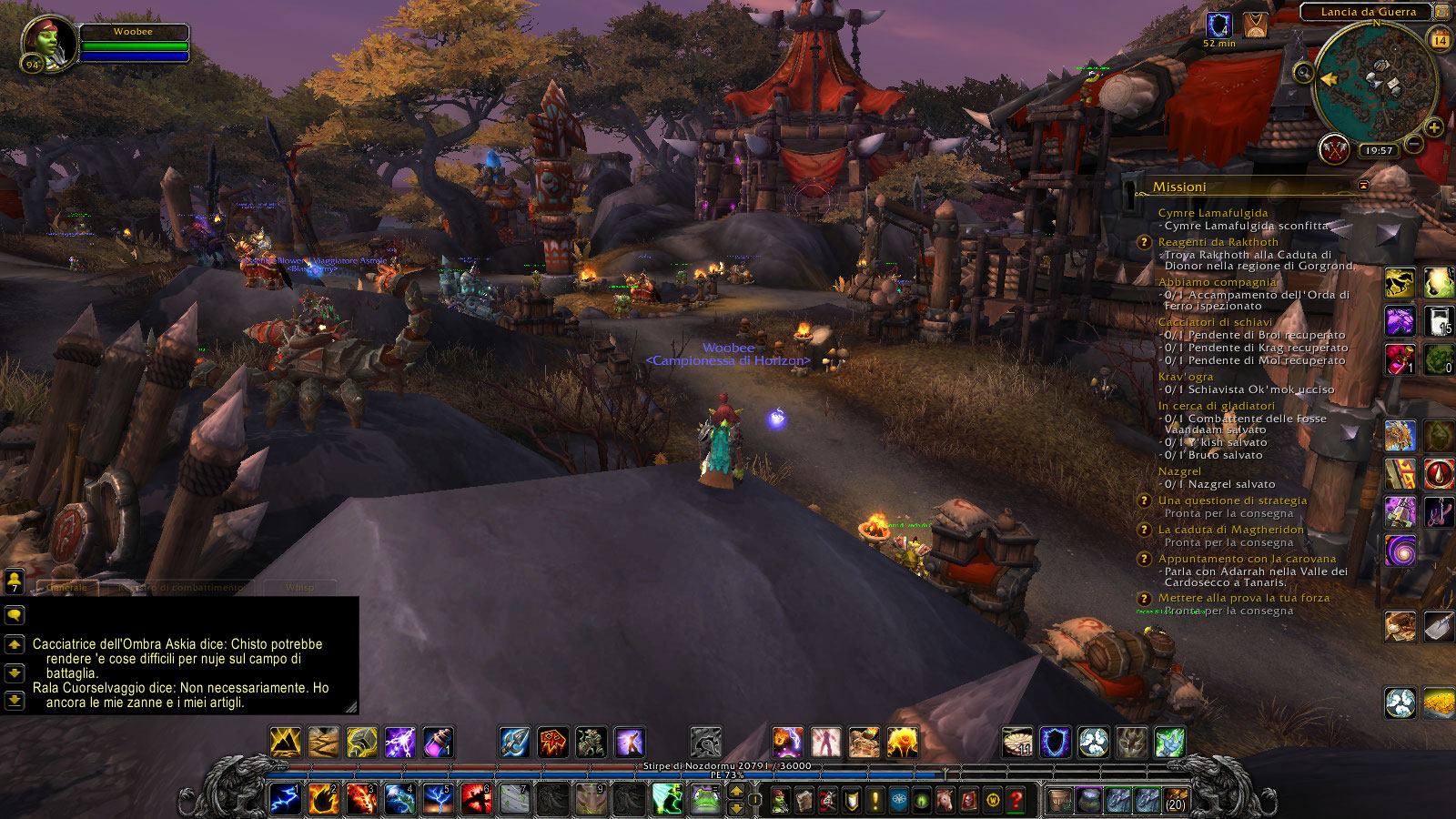1456x819 pixels.
Task: Open the calendar showing day 14
Action: [x=1440, y=40]
